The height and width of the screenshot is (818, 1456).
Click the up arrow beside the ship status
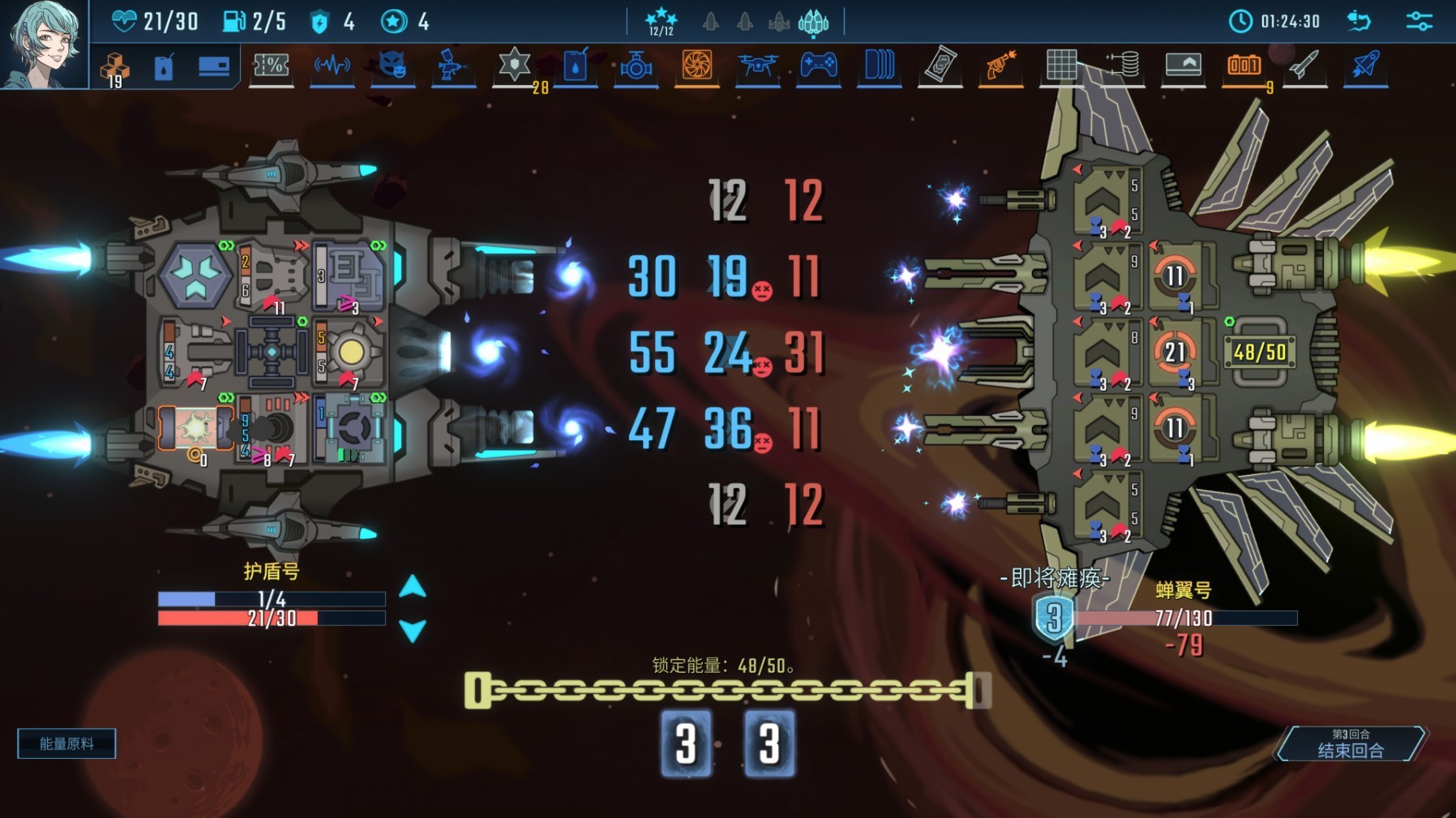click(x=413, y=587)
